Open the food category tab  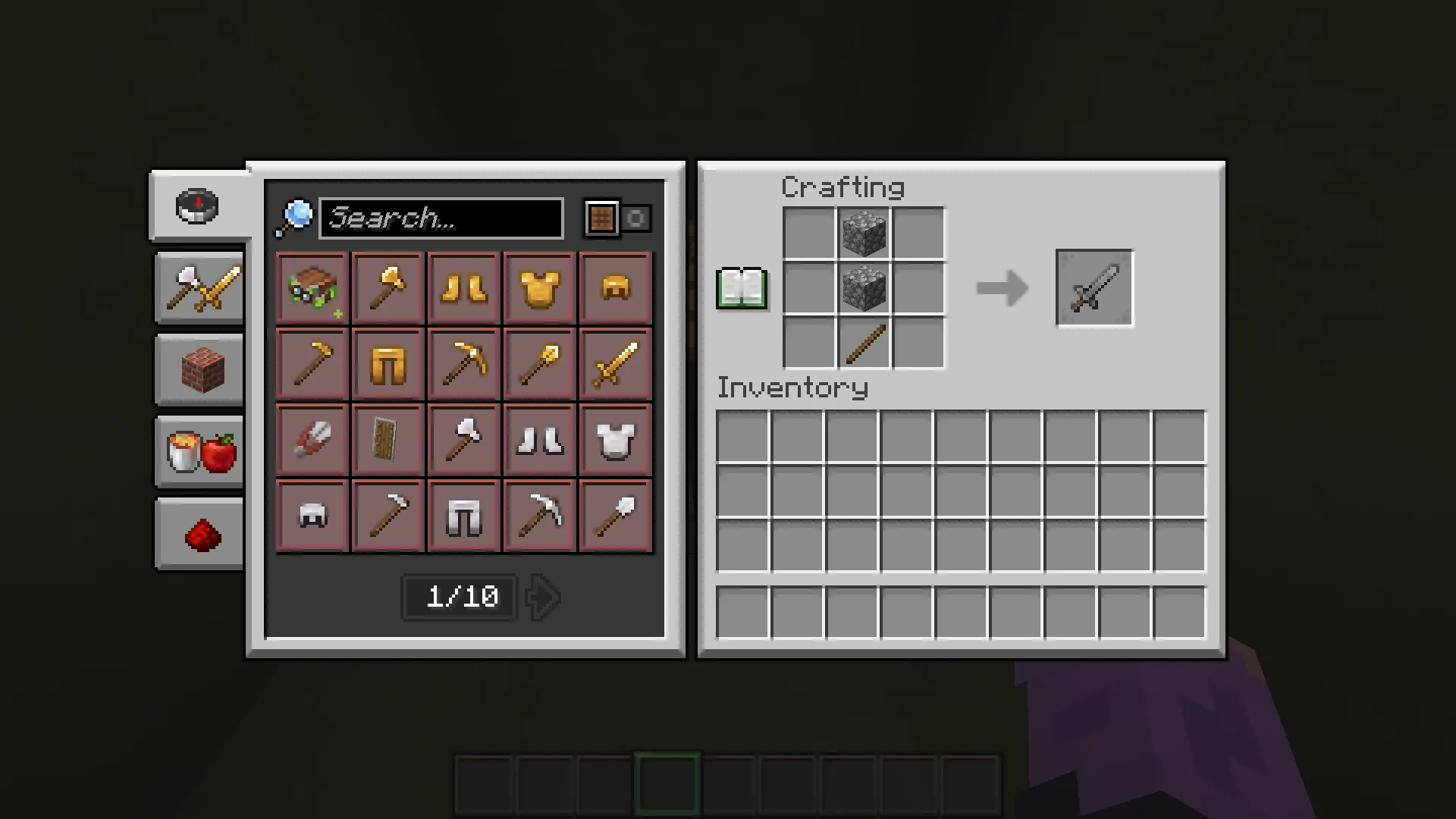coord(199,451)
